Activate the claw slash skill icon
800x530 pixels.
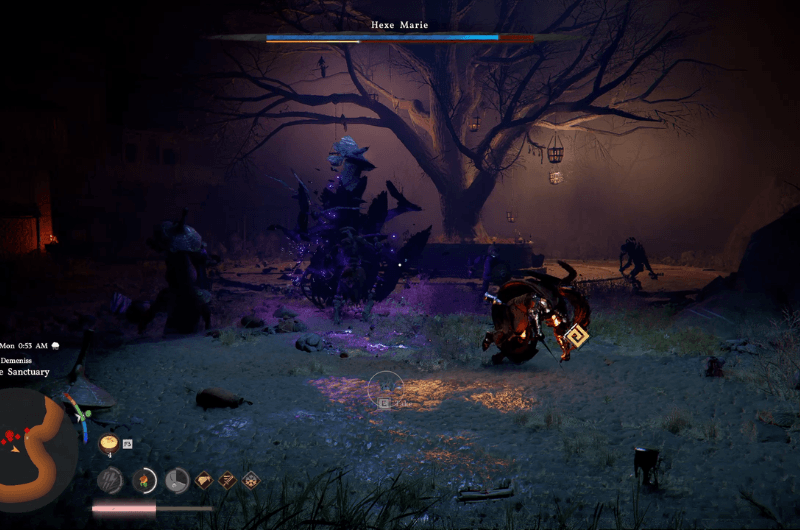click(110, 480)
